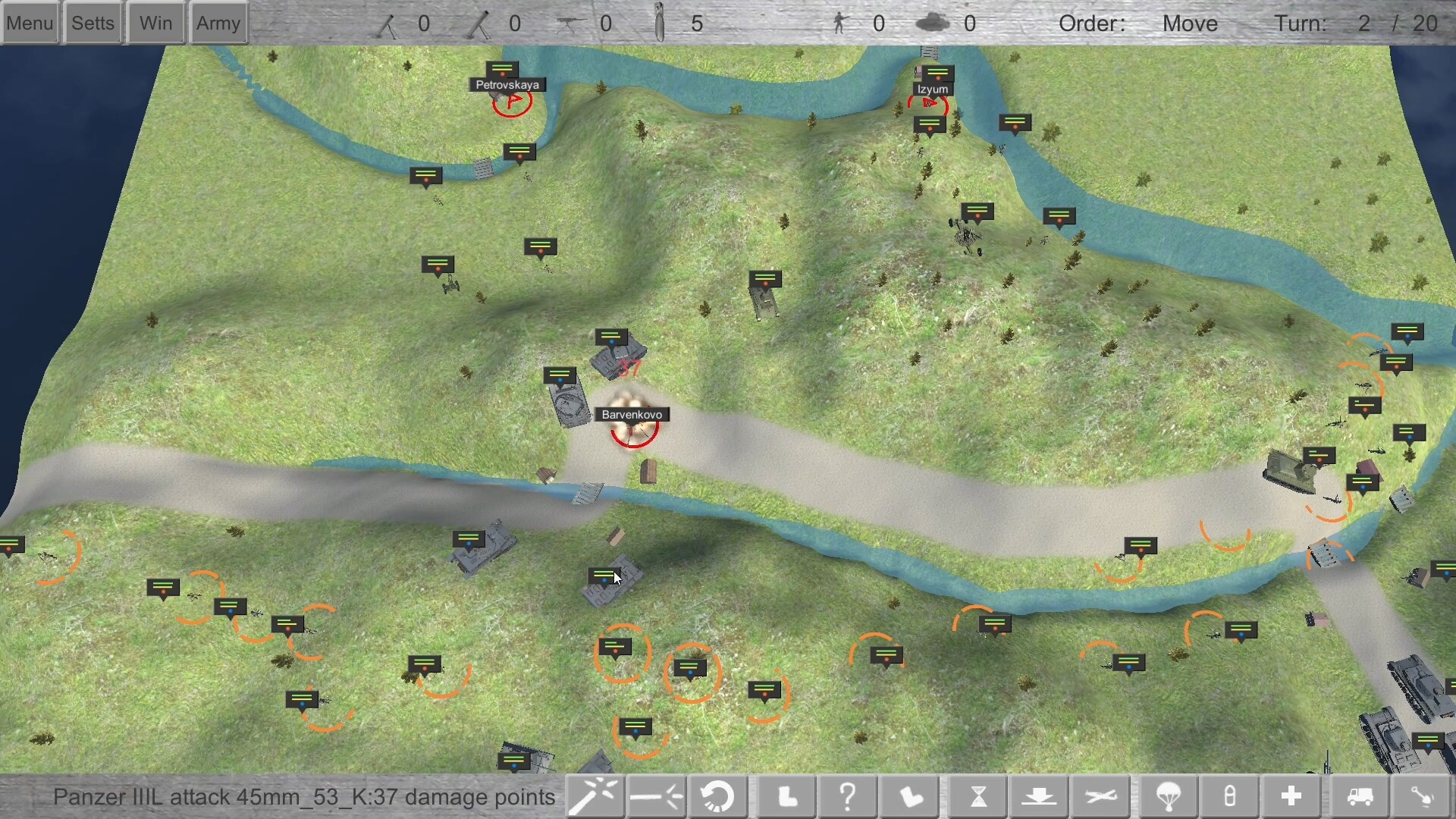Open the Setts settings button
This screenshot has height=819, width=1456.
pos(92,22)
